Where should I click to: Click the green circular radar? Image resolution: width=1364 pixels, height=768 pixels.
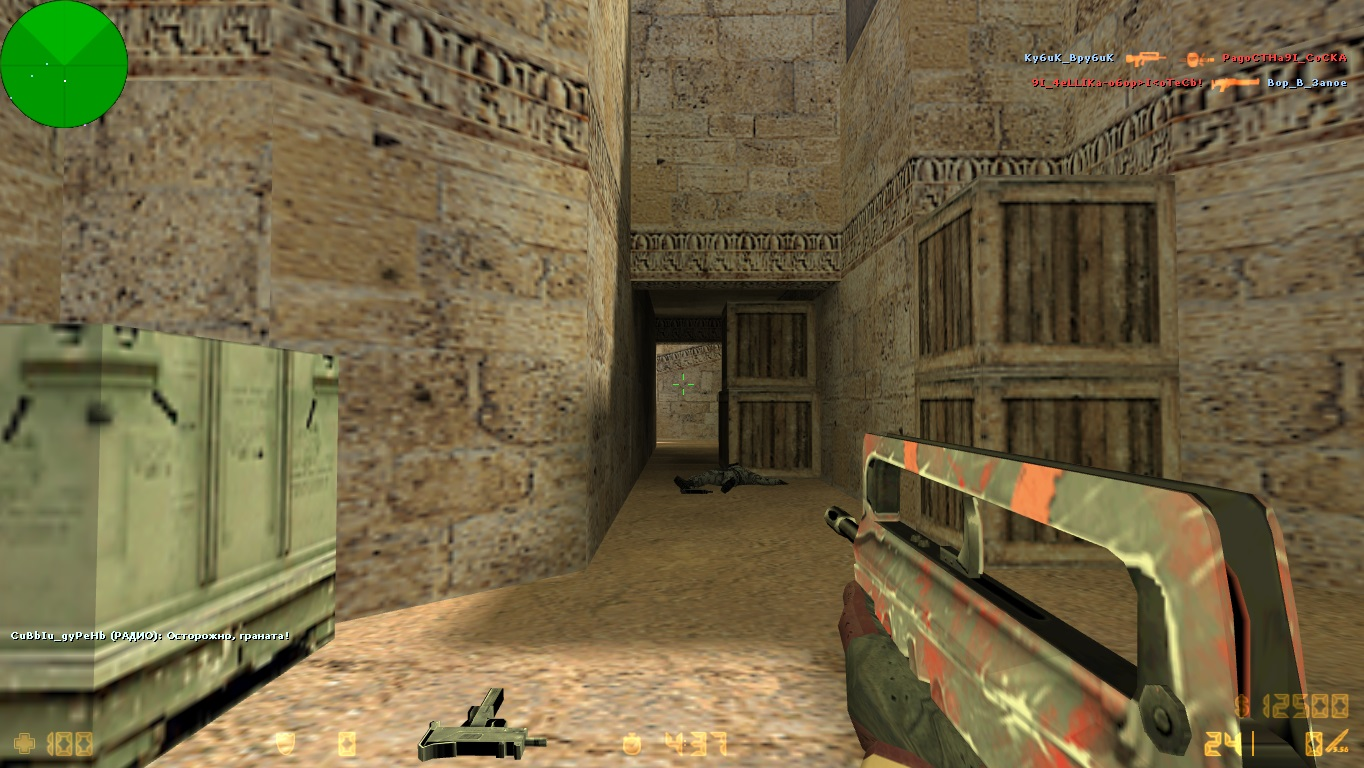[x=64, y=64]
